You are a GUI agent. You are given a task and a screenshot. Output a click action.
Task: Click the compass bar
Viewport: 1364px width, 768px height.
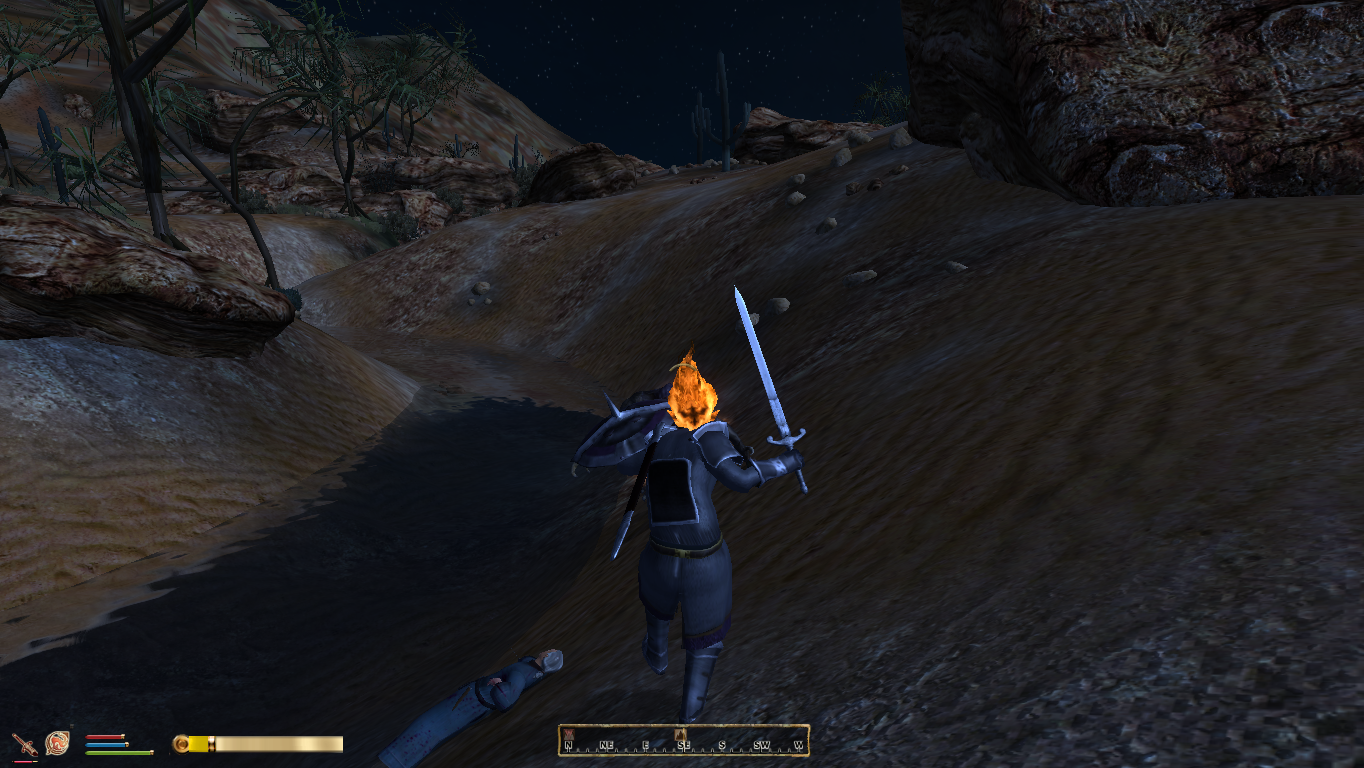(683, 741)
